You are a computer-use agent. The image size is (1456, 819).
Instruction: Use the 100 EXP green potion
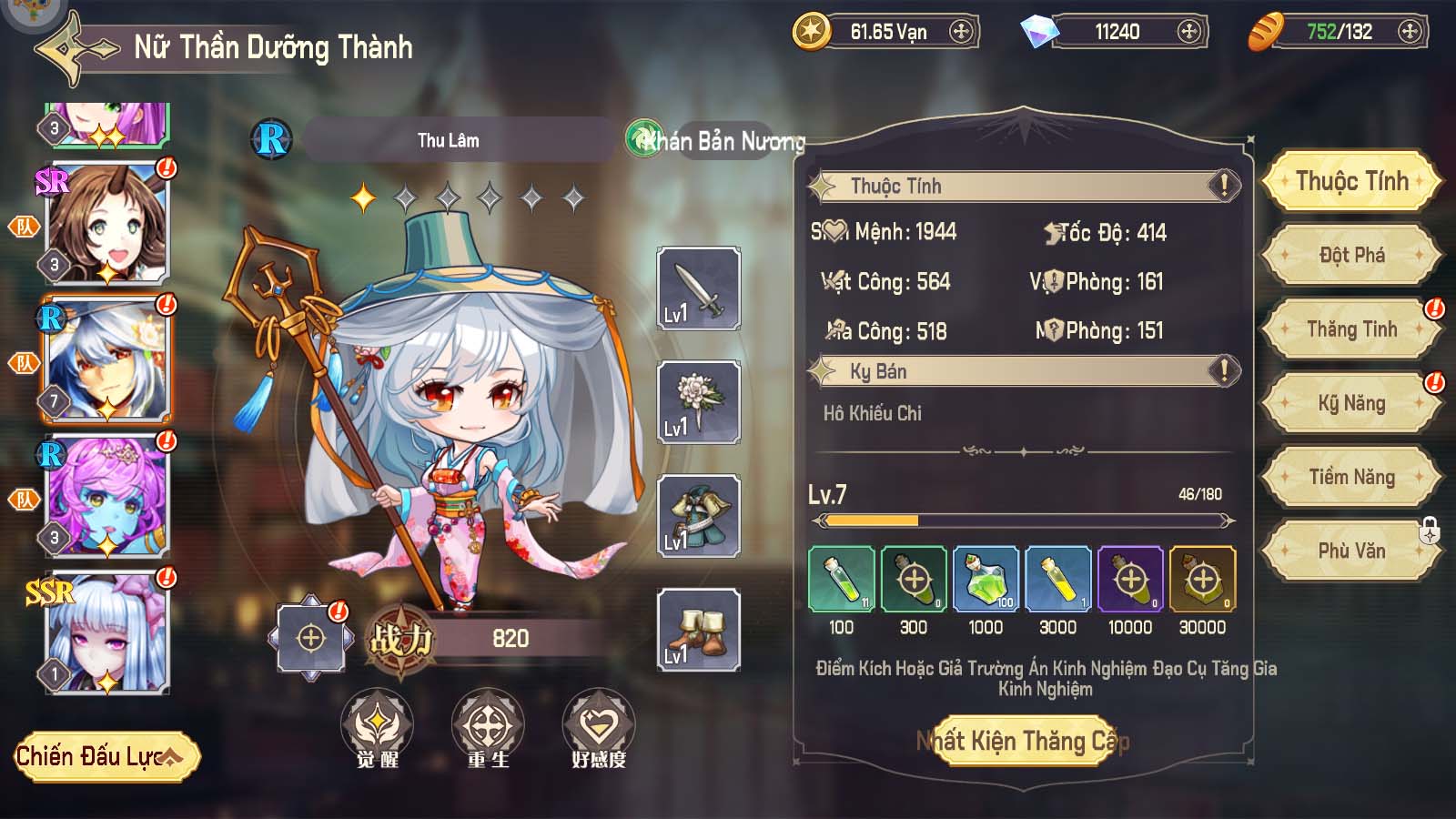[841, 580]
